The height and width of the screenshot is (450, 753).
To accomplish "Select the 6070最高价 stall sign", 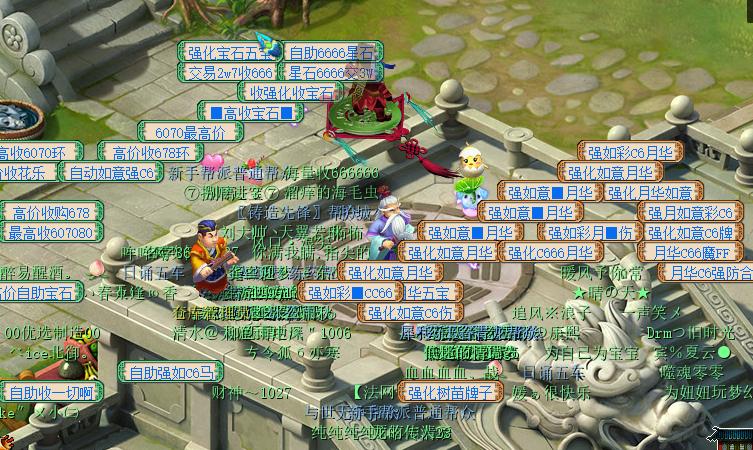I will [x=191, y=132].
